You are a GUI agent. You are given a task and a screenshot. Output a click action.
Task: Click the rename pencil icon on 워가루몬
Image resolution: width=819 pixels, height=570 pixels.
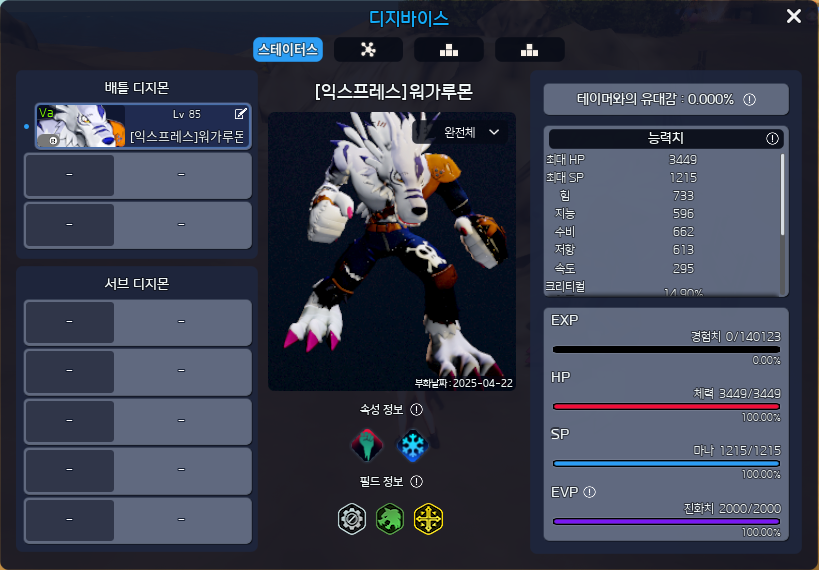click(x=240, y=114)
